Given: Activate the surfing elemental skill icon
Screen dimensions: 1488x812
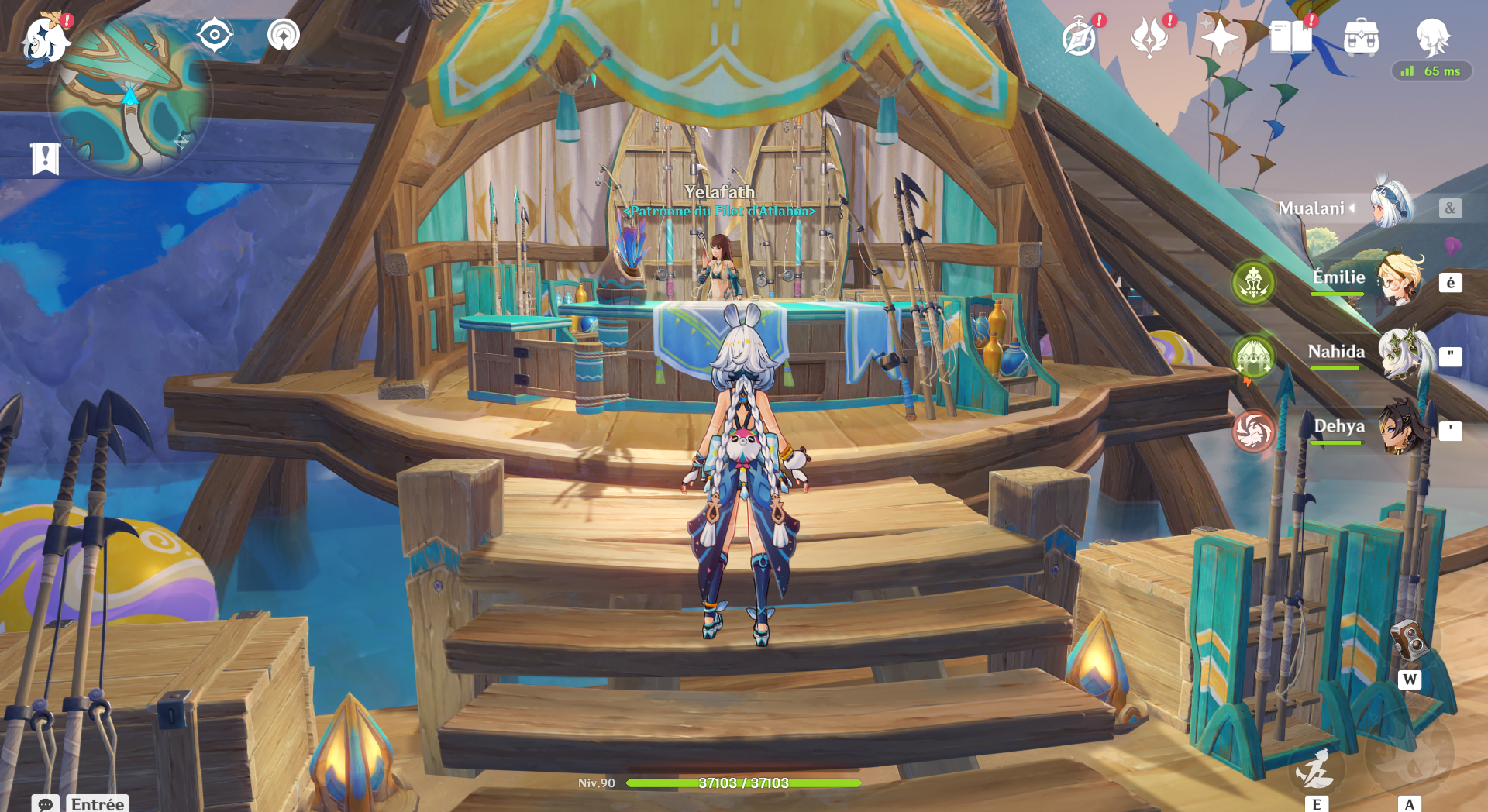Looking at the screenshot, I should tap(1316, 769).
